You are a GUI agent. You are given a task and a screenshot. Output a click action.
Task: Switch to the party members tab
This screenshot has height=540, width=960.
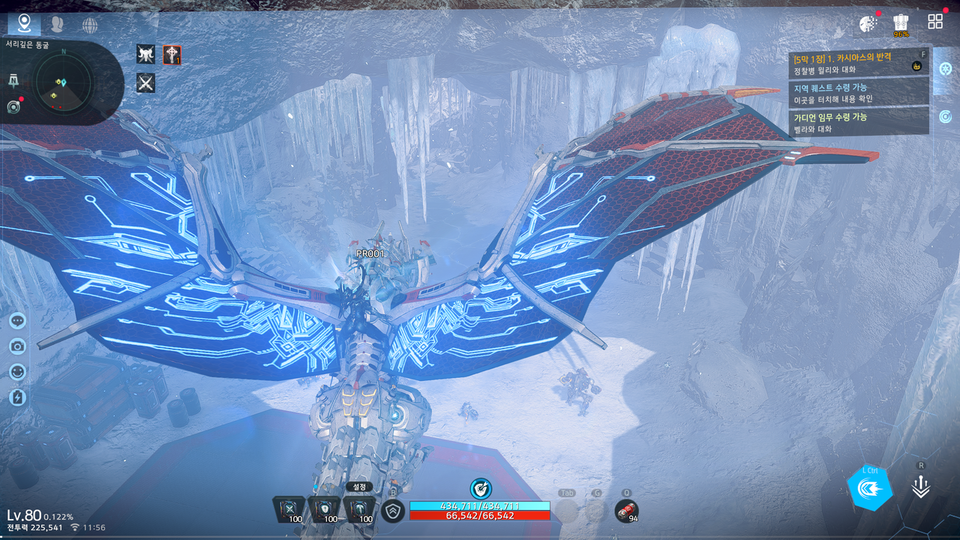click(x=57, y=24)
